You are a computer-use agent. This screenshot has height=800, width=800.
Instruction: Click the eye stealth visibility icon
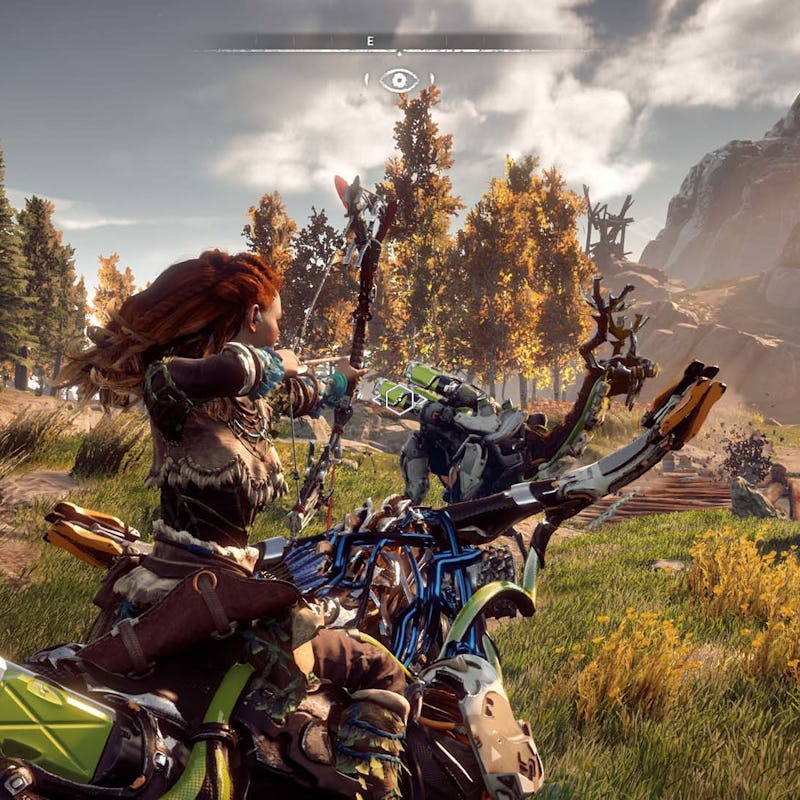pos(399,80)
